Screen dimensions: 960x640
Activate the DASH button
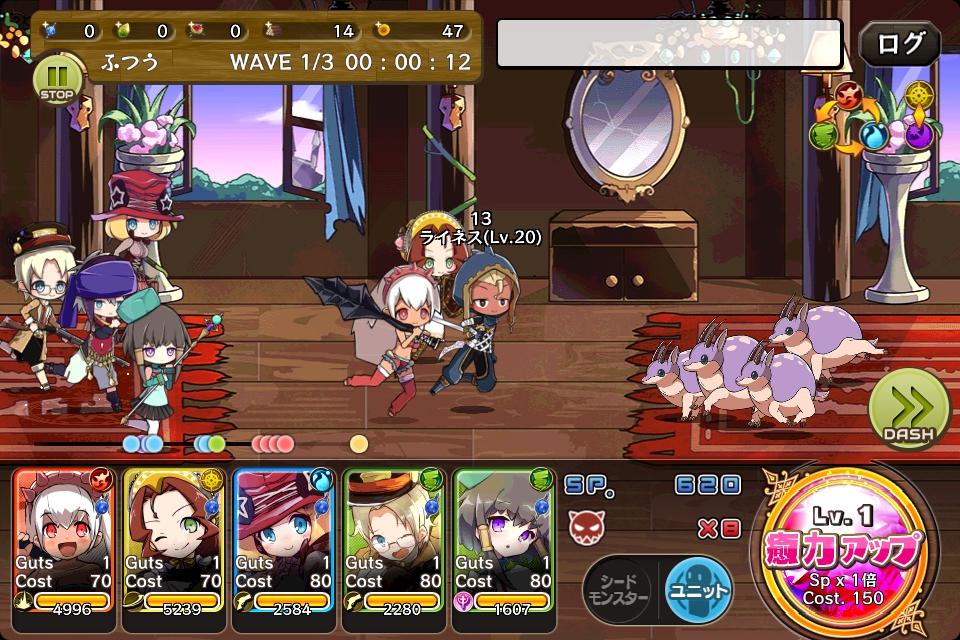click(908, 408)
